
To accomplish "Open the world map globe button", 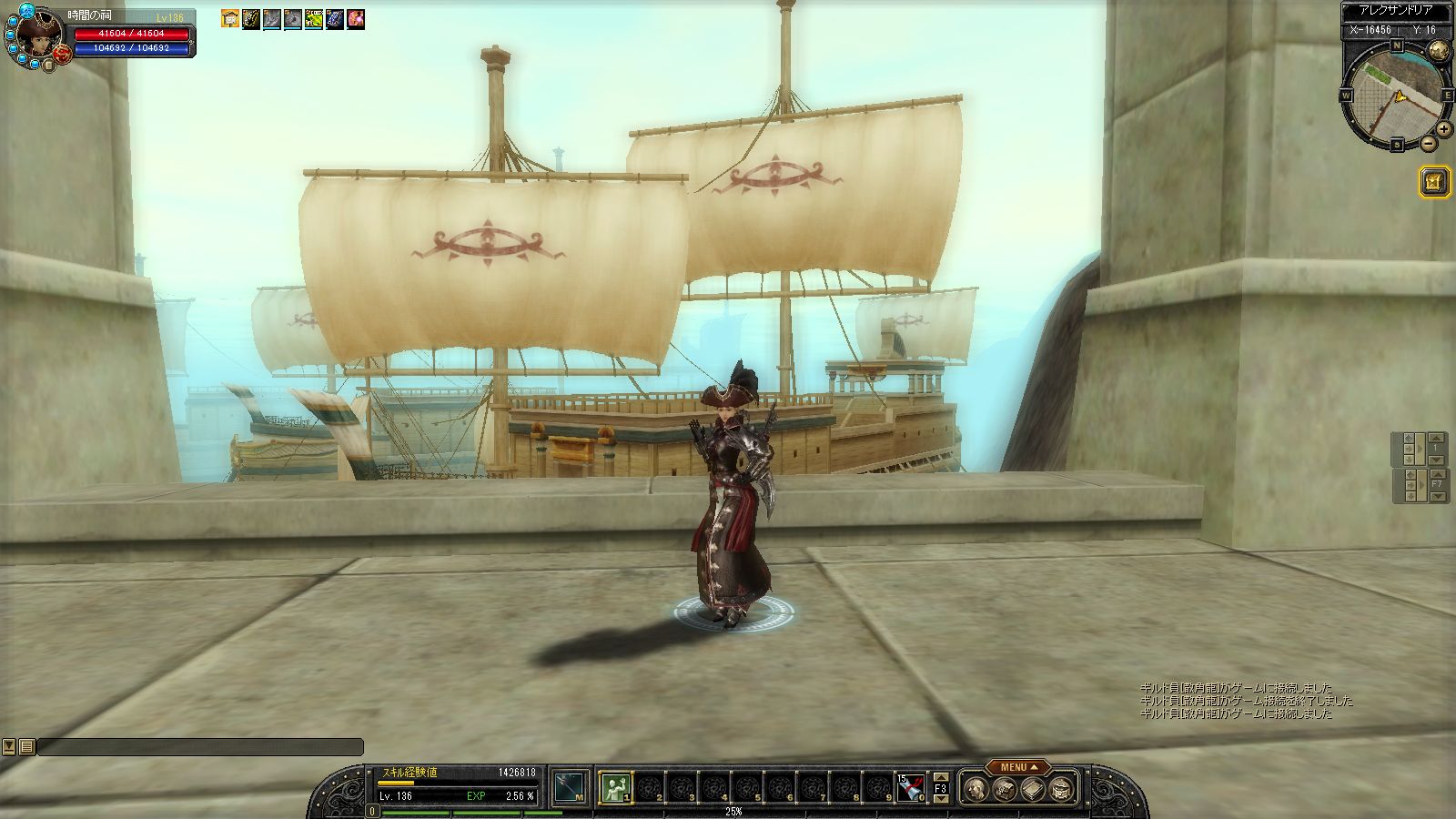I will click(1439, 51).
